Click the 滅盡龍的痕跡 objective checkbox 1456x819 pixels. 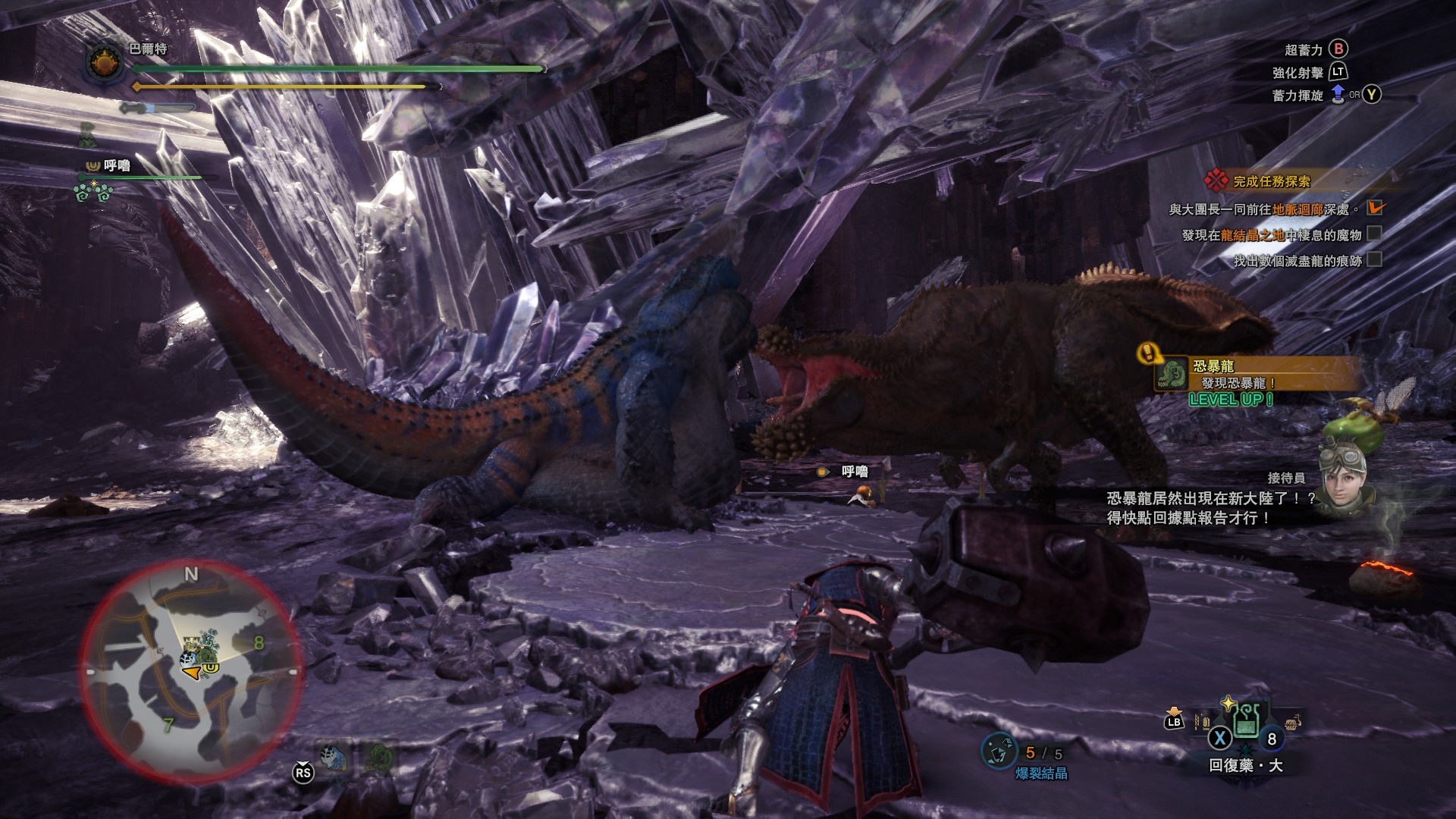(1374, 259)
